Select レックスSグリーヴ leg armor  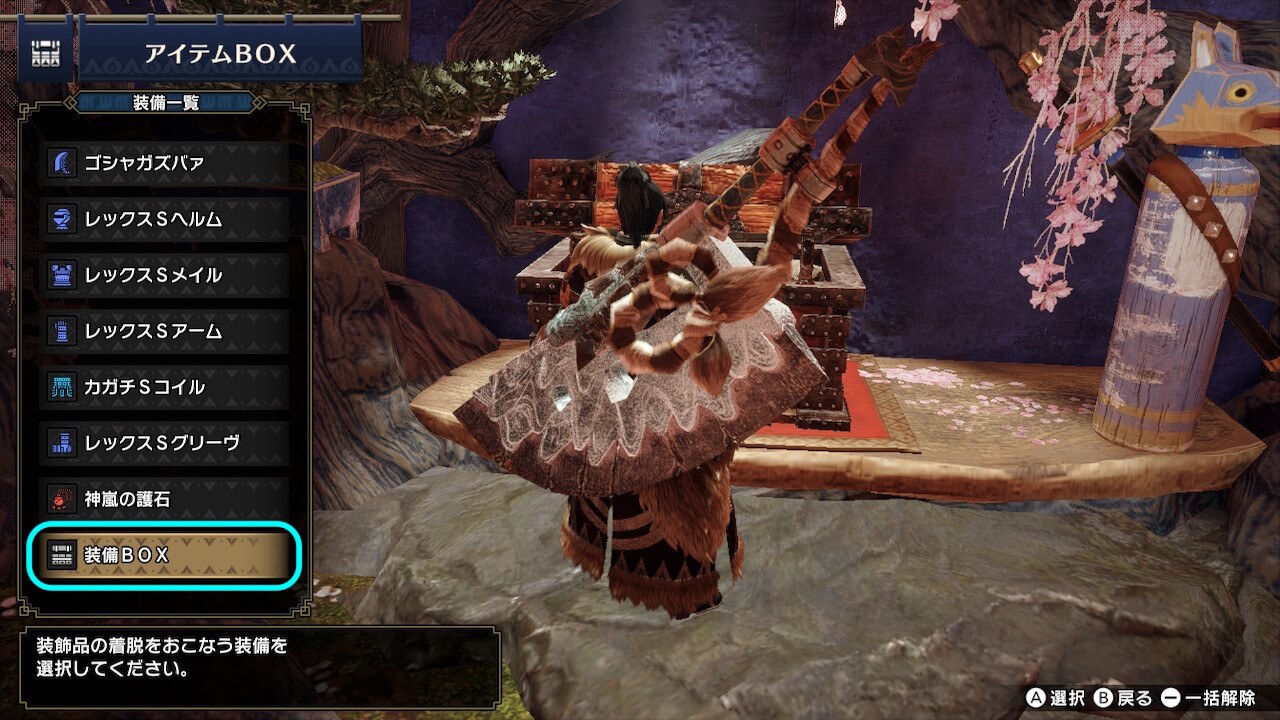pos(167,443)
